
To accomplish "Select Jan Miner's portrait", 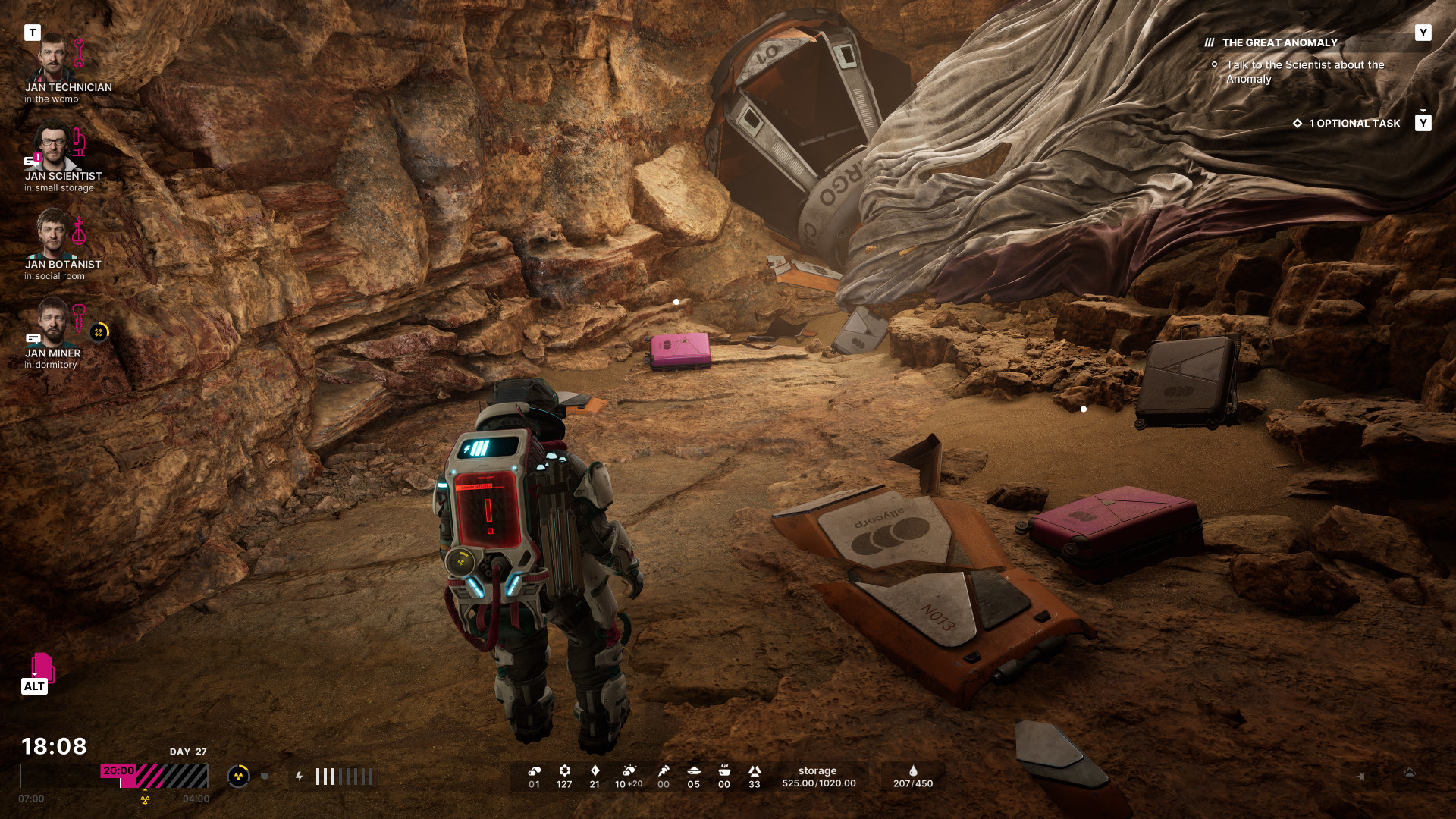I will (52, 322).
